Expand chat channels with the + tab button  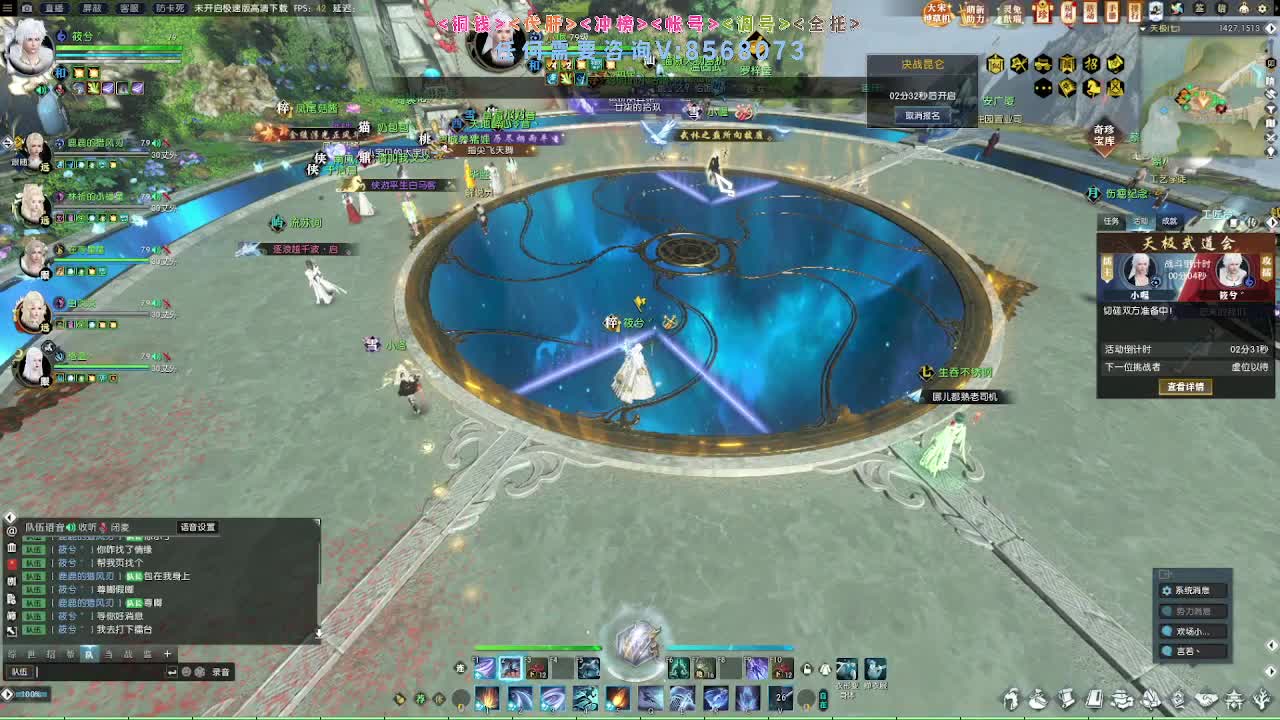click(x=167, y=653)
